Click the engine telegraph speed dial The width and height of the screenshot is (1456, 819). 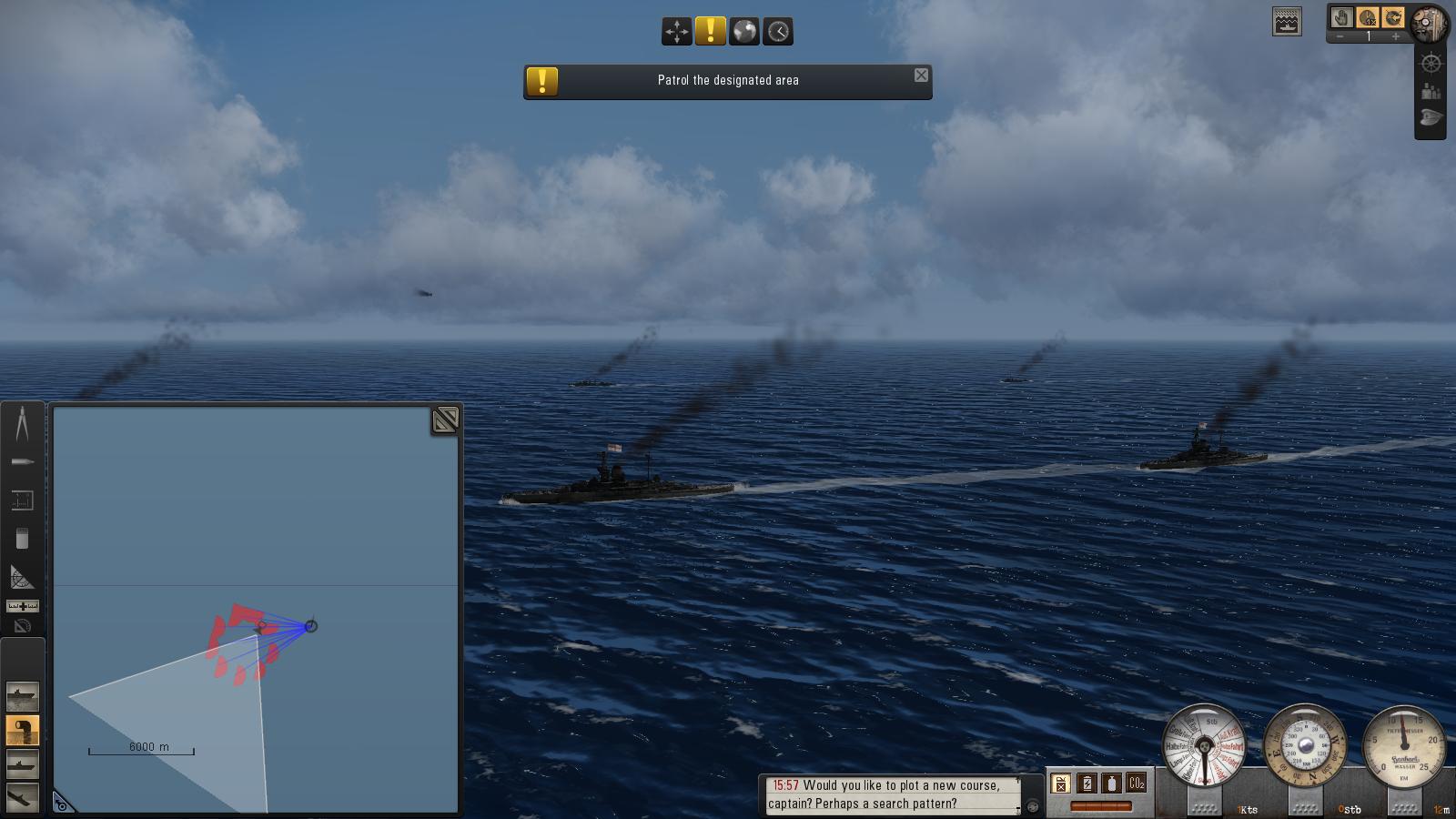[x=1204, y=746]
